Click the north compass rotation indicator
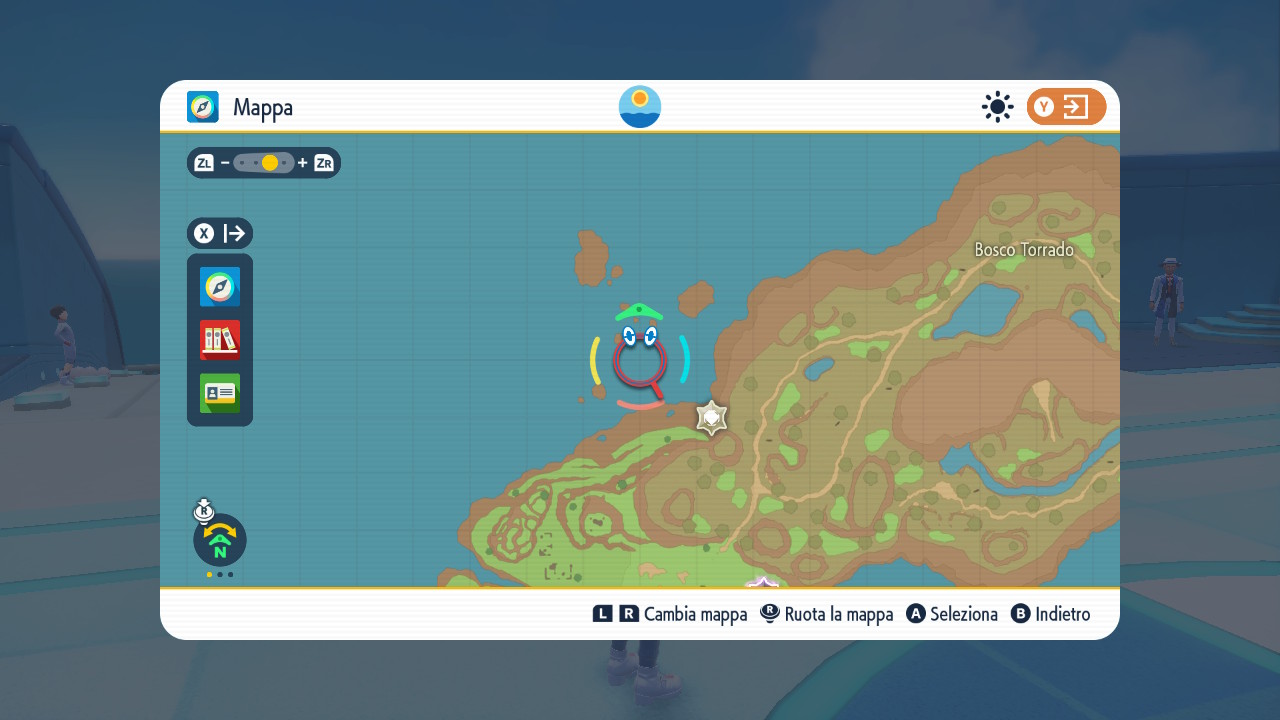Viewport: 1280px width, 720px height. pyautogui.click(x=220, y=540)
